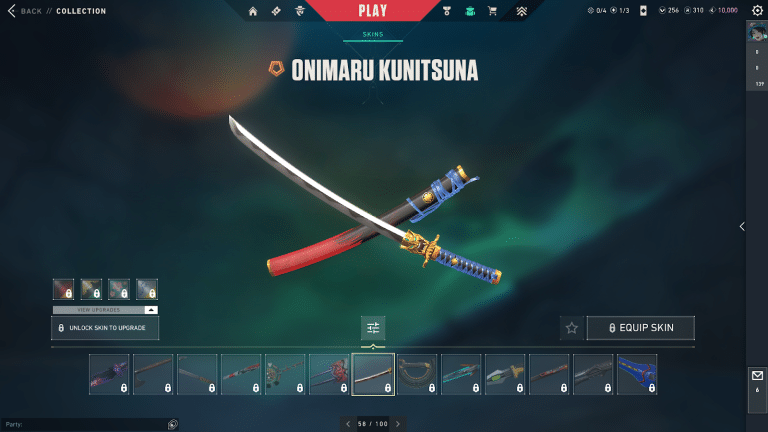Mark this skin as favorite
The height and width of the screenshot is (432, 768).
(572, 327)
